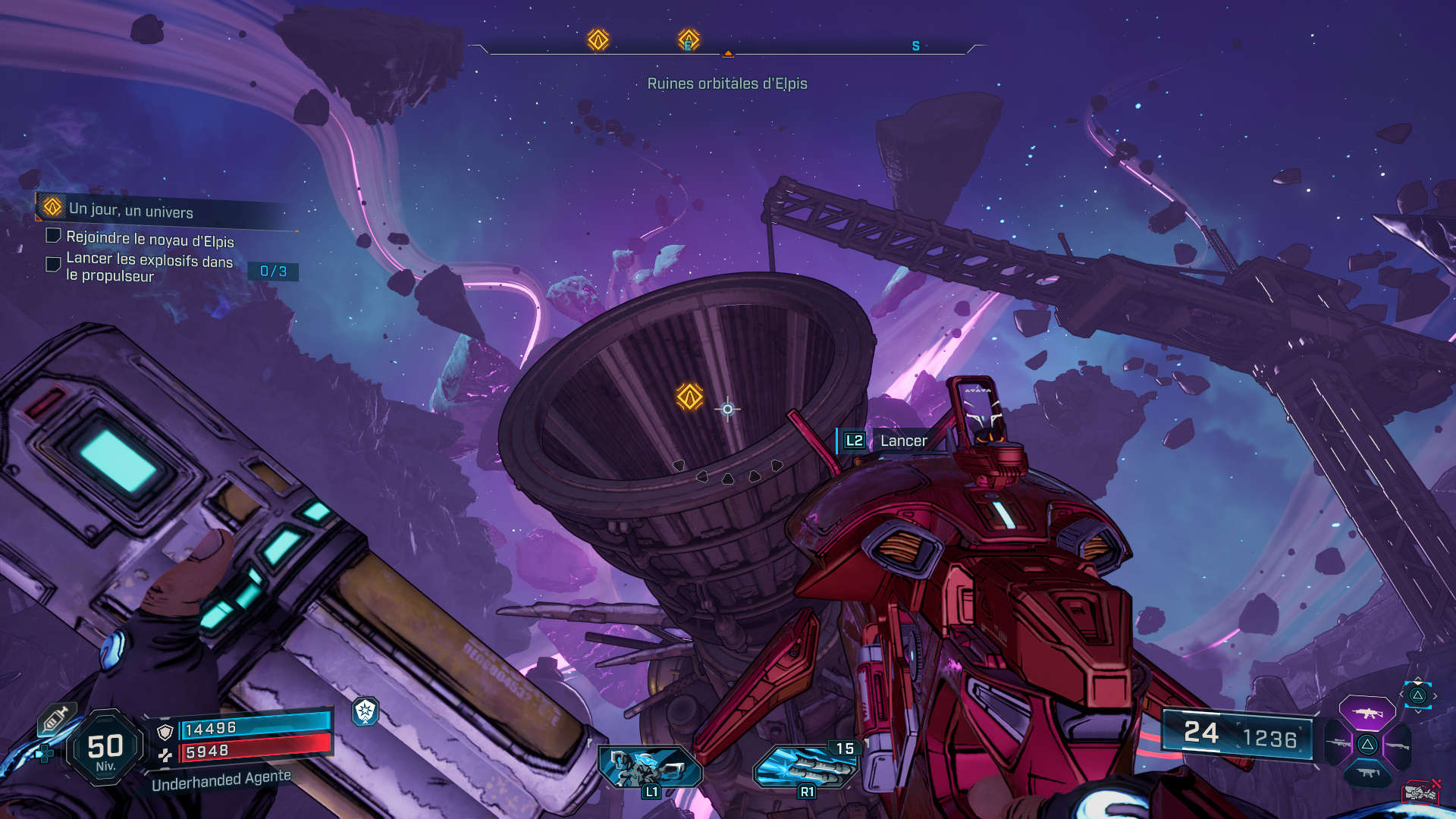Click the shield emblem badge above the health bar
Screen dimensions: 1456x819
[364, 714]
